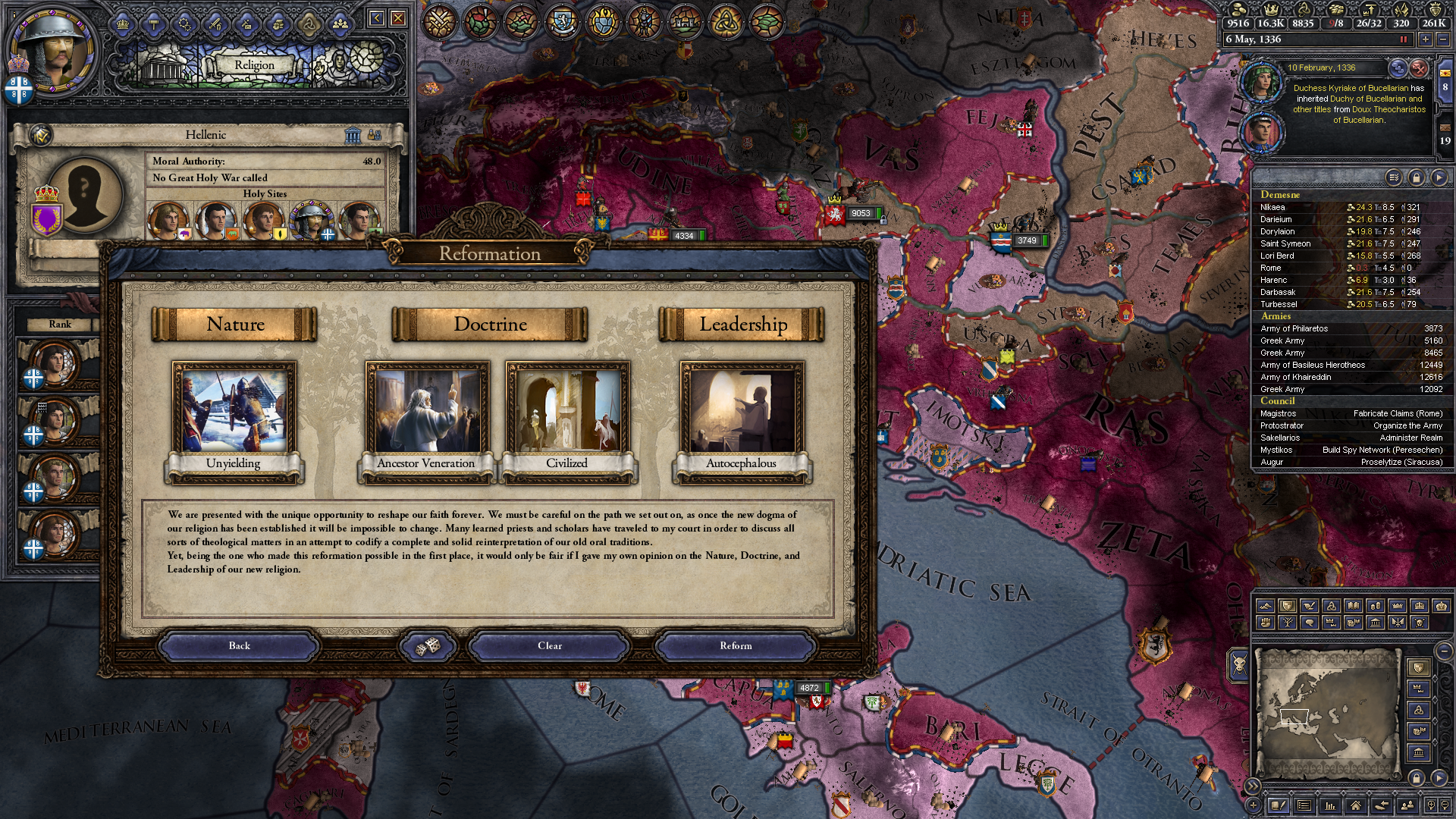Open the Magistros council entry
This screenshot has height=819, width=1456.
coord(1278,413)
